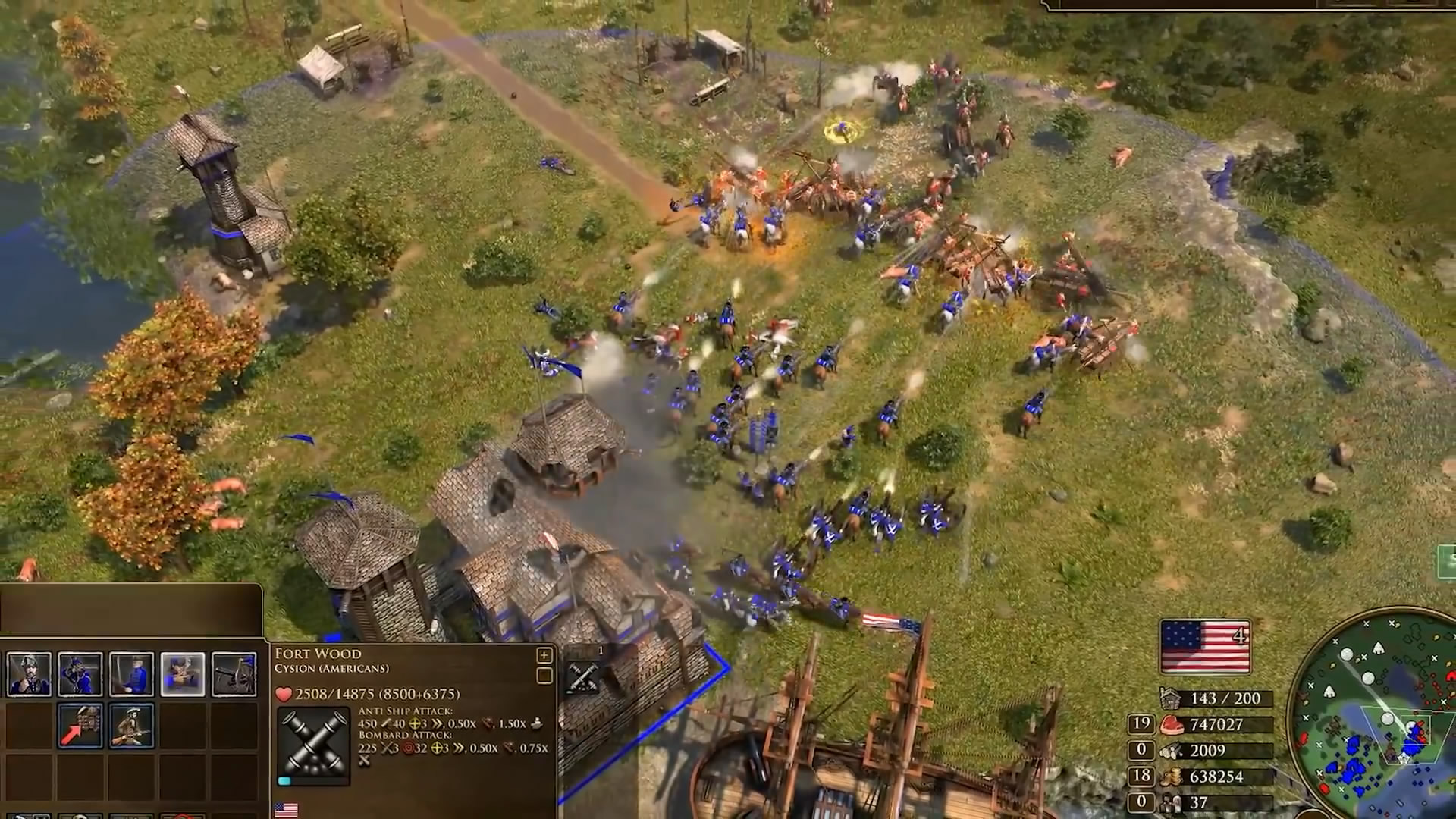
Task: Select the blue-coated marksman aiming a rifle
Action: [80, 674]
